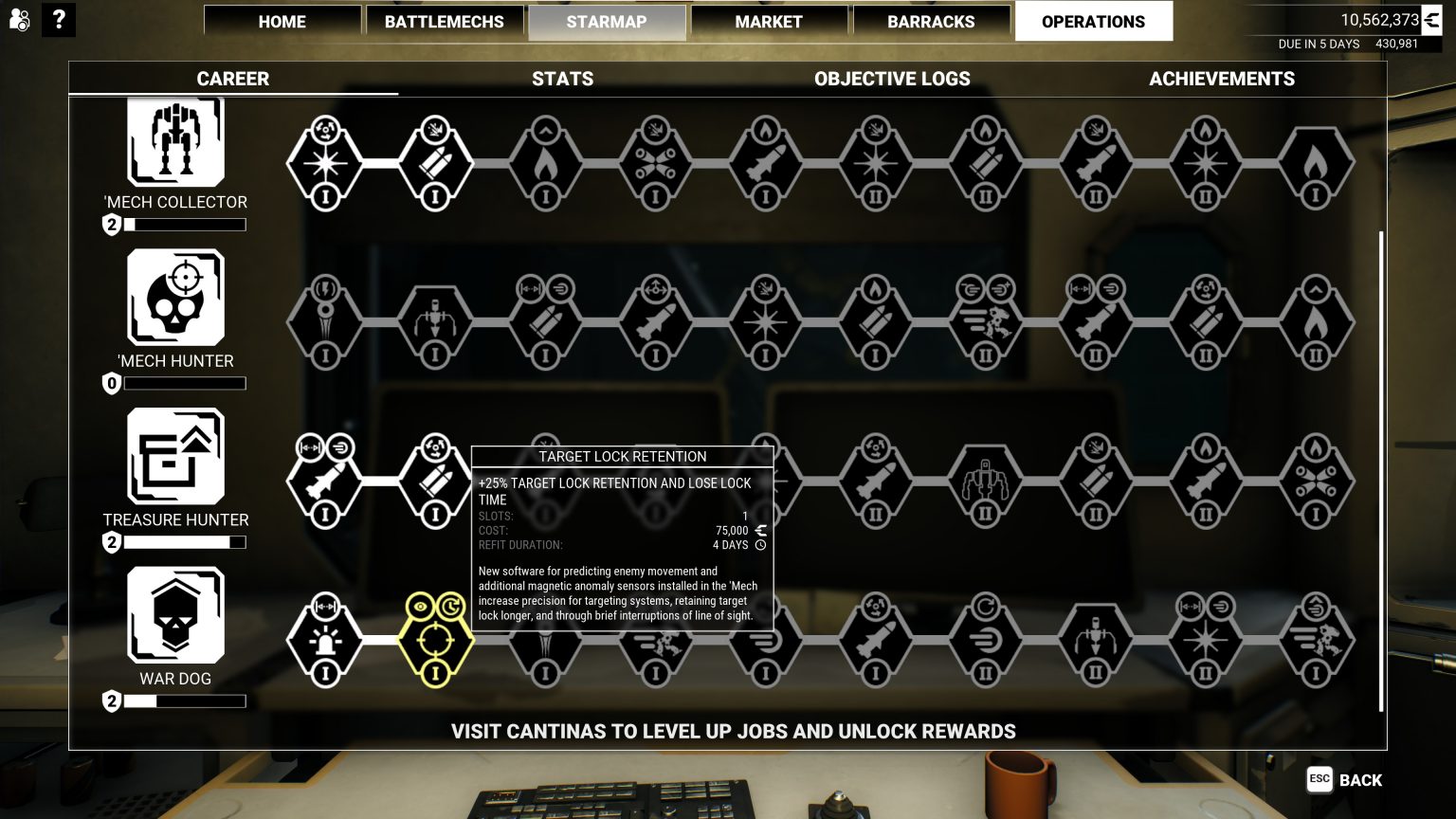This screenshot has width=1456, height=819.
Task: Click the C-bills balance display
Action: click(x=1377, y=19)
